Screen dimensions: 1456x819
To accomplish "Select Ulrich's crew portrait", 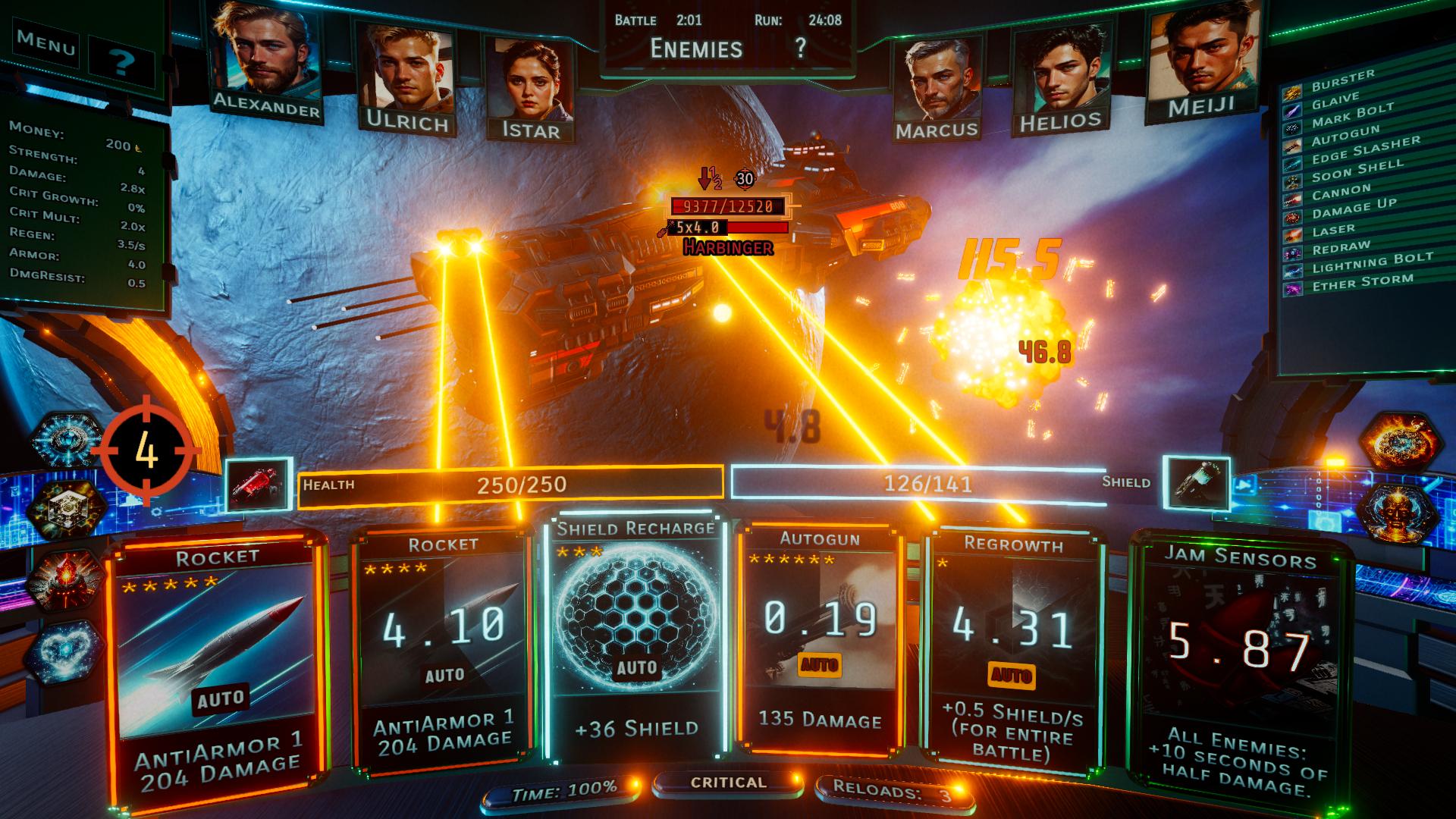I will point(406,76).
